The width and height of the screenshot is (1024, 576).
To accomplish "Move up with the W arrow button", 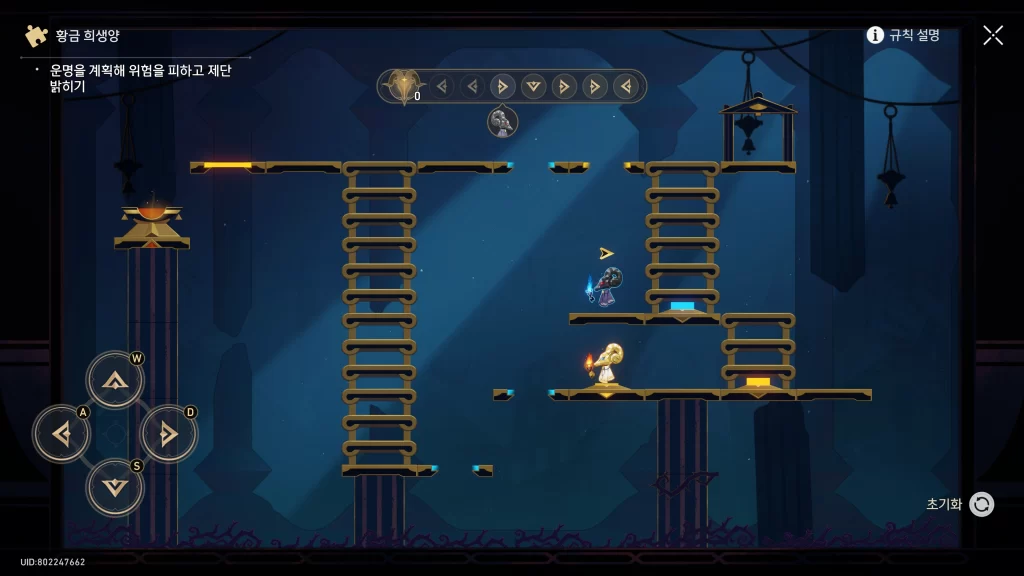I will (115, 380).
